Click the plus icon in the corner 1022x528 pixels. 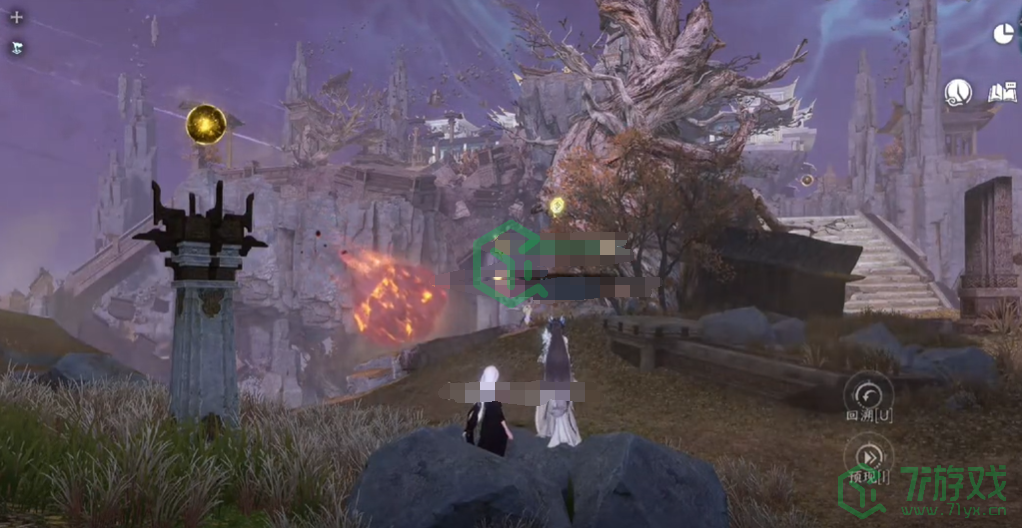[x=16, y=17]
